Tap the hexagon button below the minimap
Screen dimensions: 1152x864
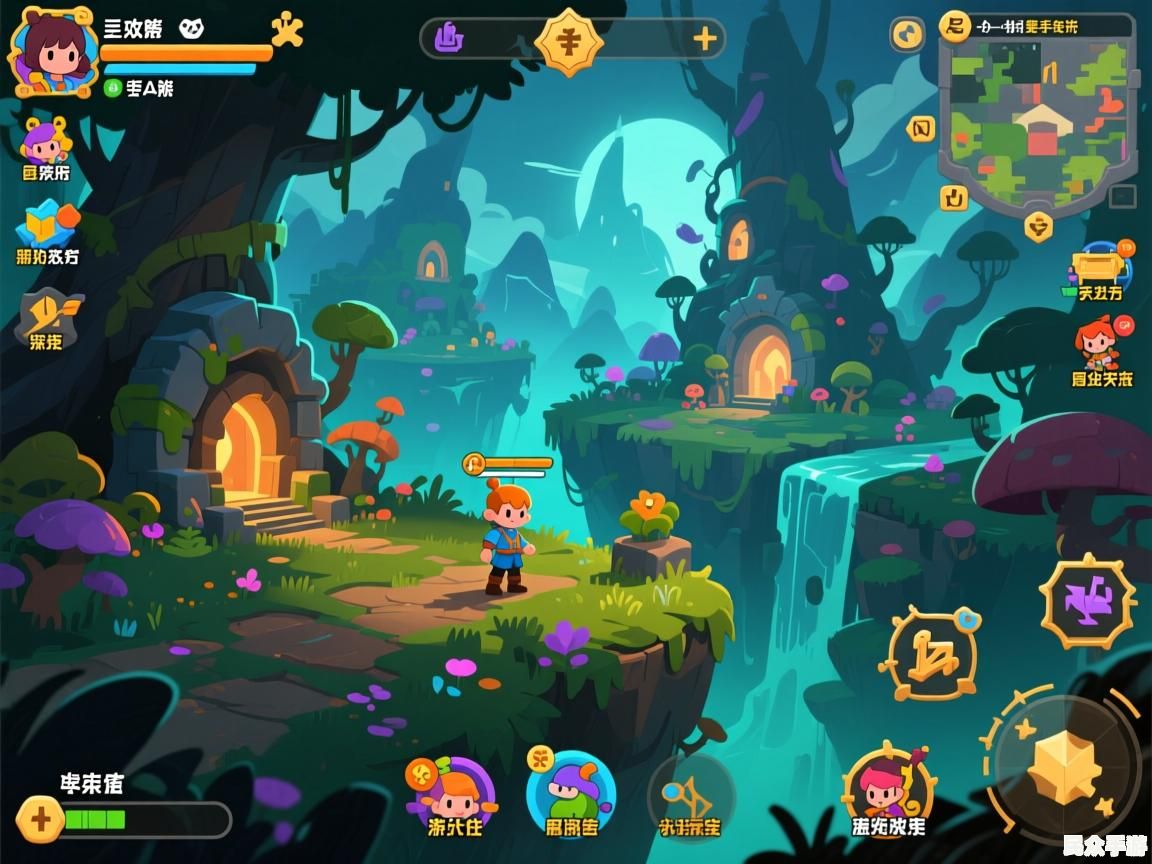click(1039, 226)
